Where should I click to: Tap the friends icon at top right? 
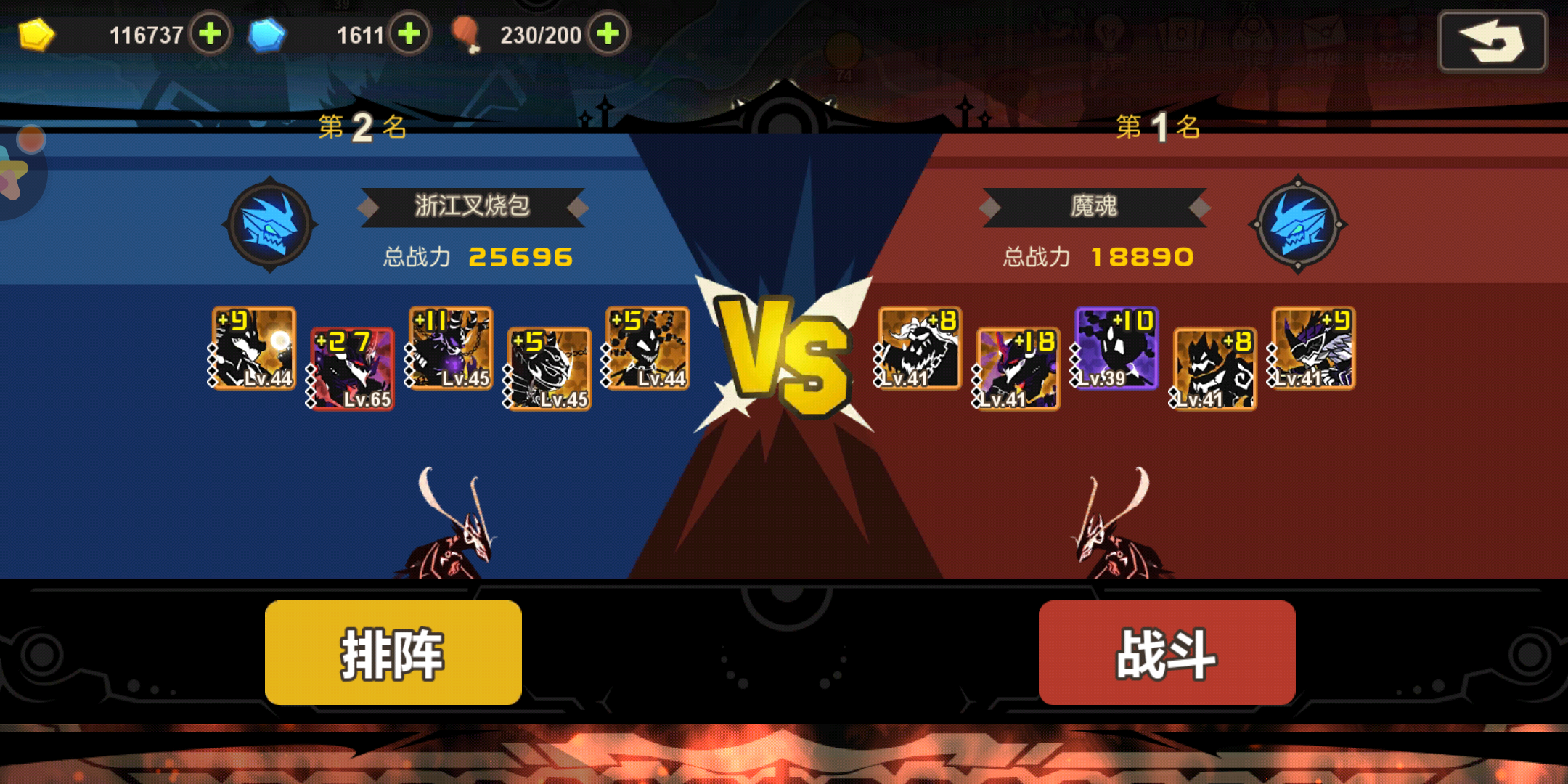(1397, 35)
